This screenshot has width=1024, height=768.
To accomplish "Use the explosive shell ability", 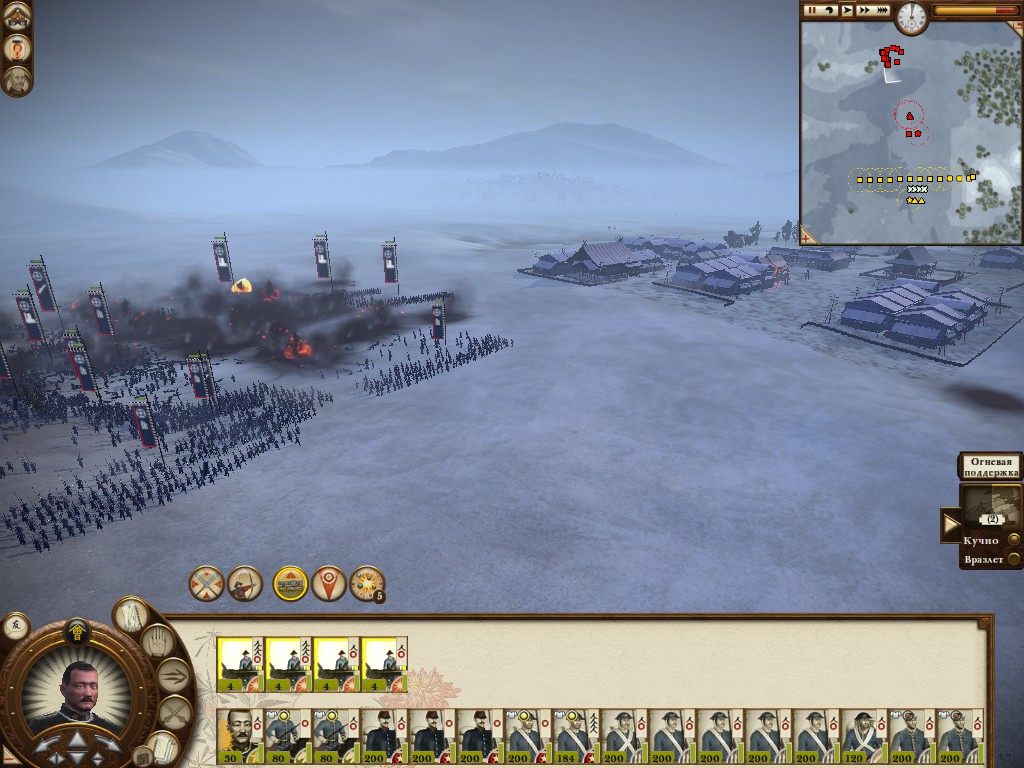I will click(366, 583).
